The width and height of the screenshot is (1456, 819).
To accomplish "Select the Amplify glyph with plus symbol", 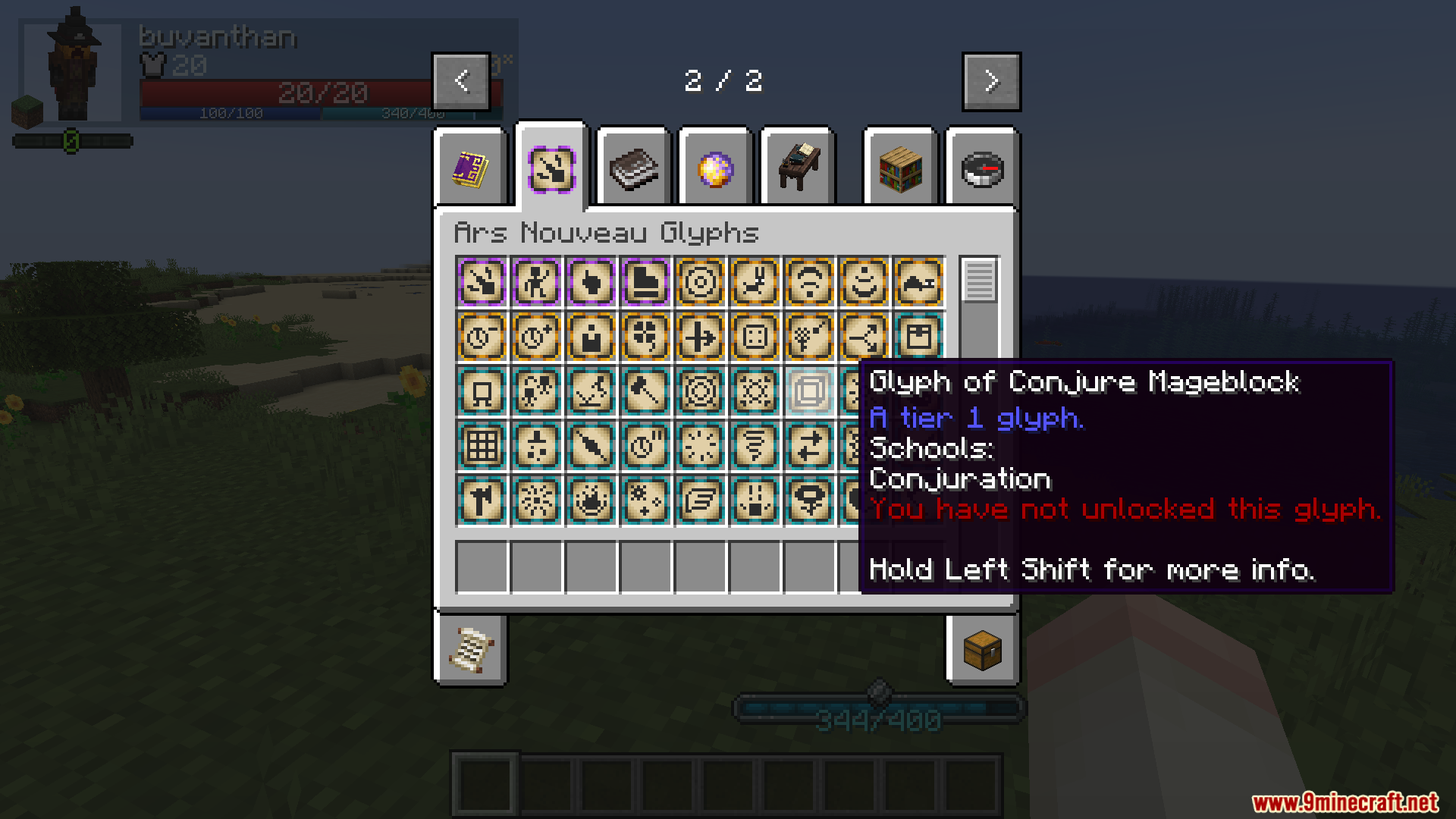I will pyautogui.click(x=536, y=337).
